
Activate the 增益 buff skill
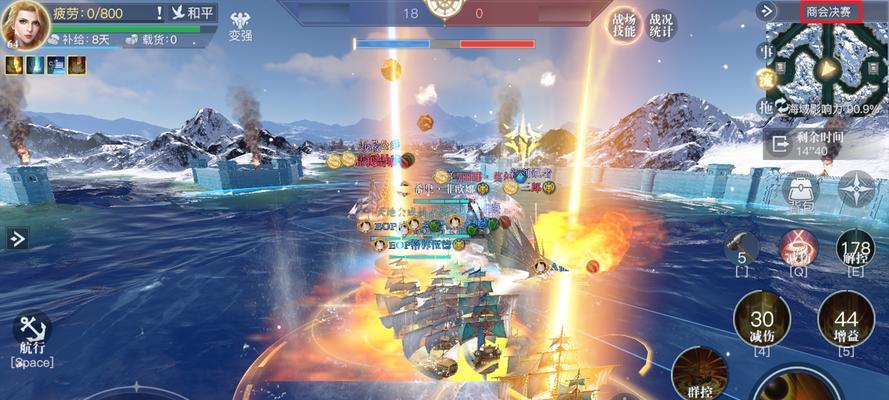pyautogui.click(x=846, y=322)
